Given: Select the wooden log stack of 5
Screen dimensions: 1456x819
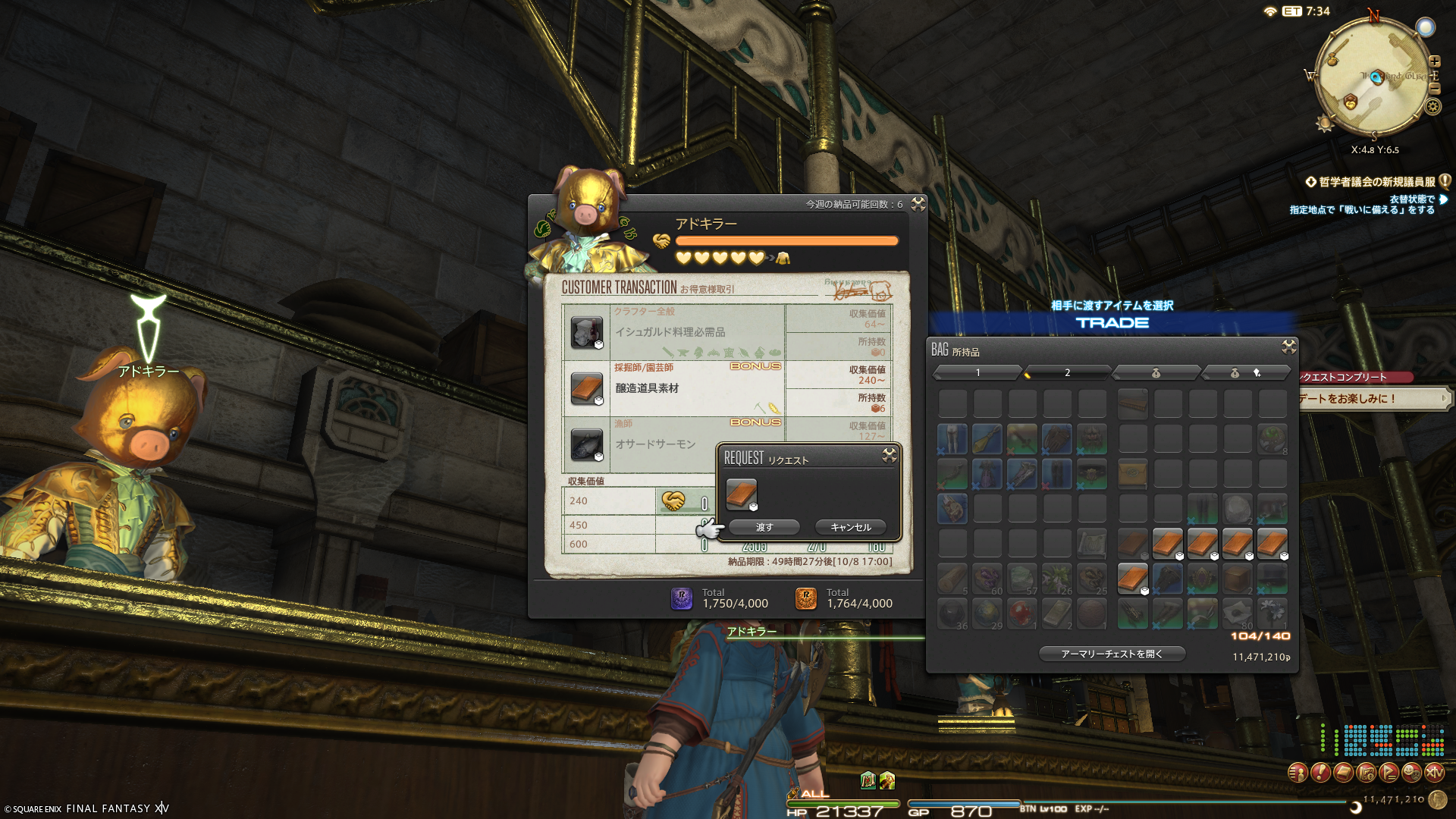Looking at the screenshot, I should tap(952, 579).
